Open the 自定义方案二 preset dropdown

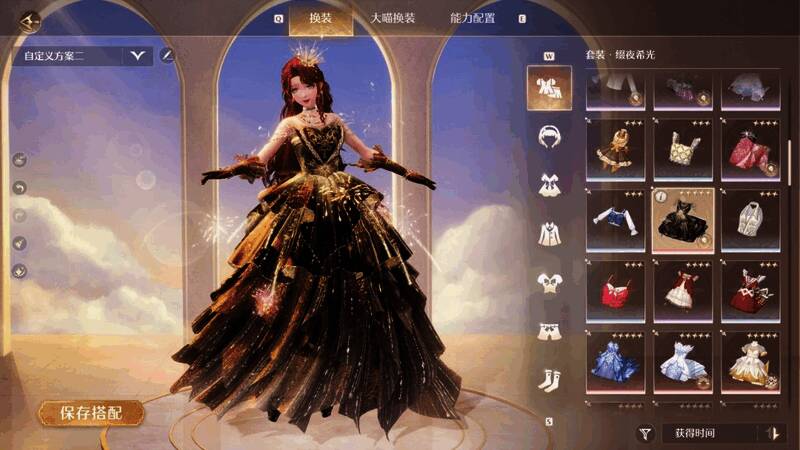click(x=136, y=56)
